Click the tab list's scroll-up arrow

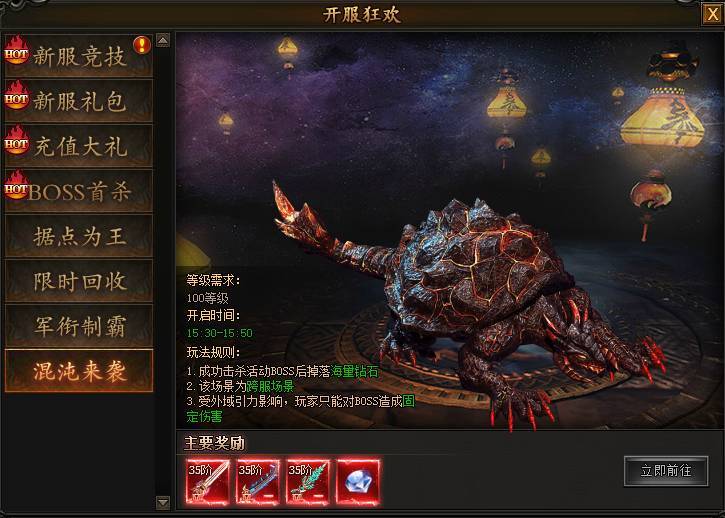(x=164, y=41)
